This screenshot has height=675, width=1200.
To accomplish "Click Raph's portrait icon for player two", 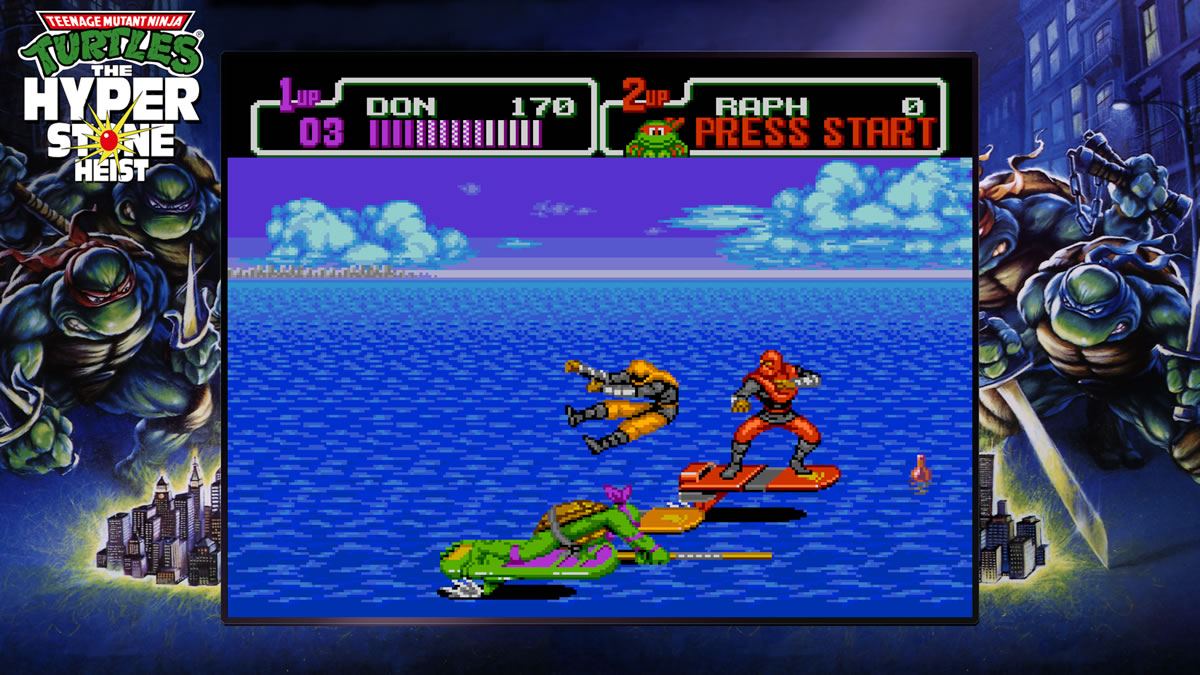I will click(656, 137).
